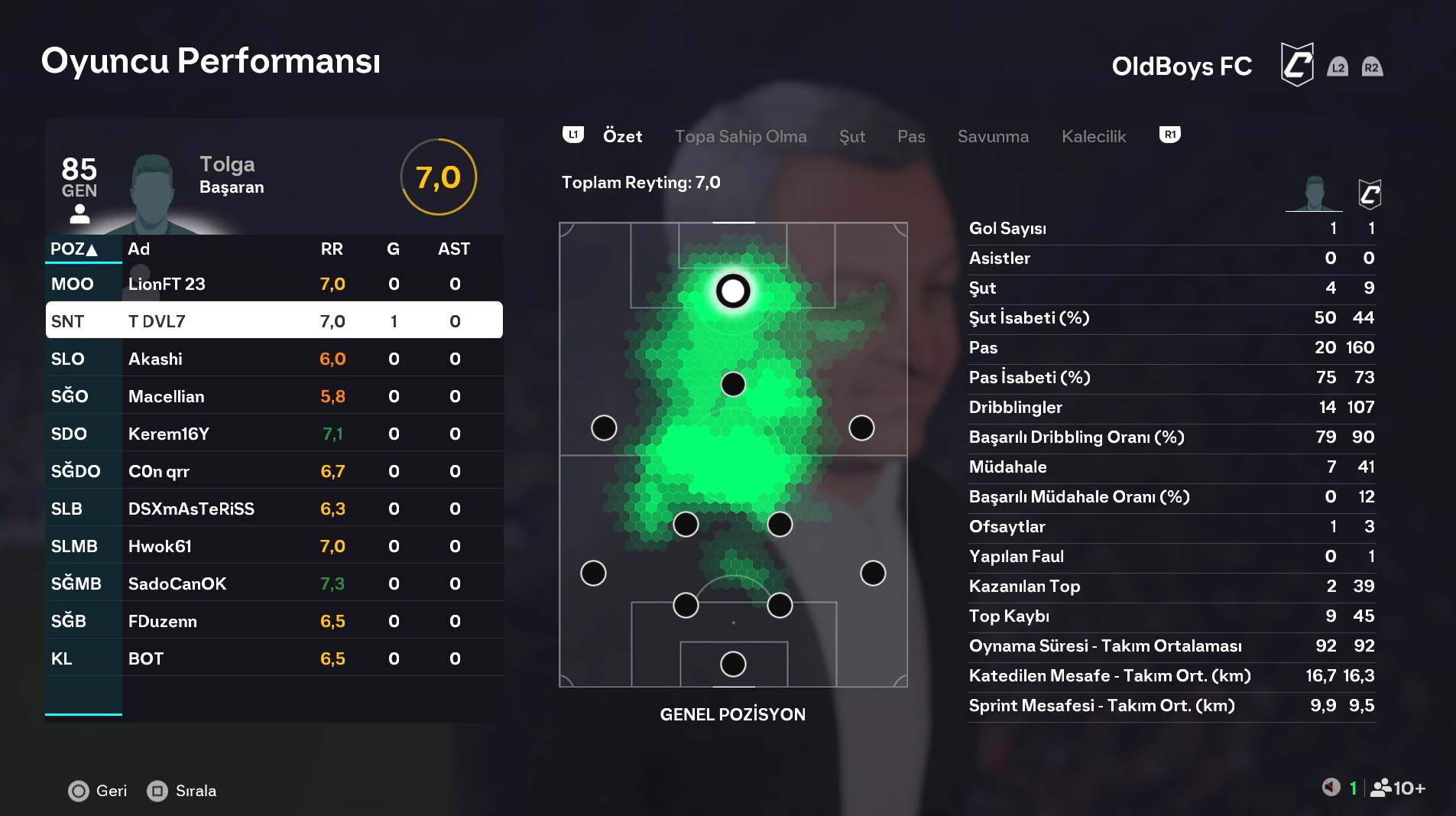Screen dimensions: 1456x816
Task: Choose the highlighted T DVL7 row
Action: (x=274, y=321)
